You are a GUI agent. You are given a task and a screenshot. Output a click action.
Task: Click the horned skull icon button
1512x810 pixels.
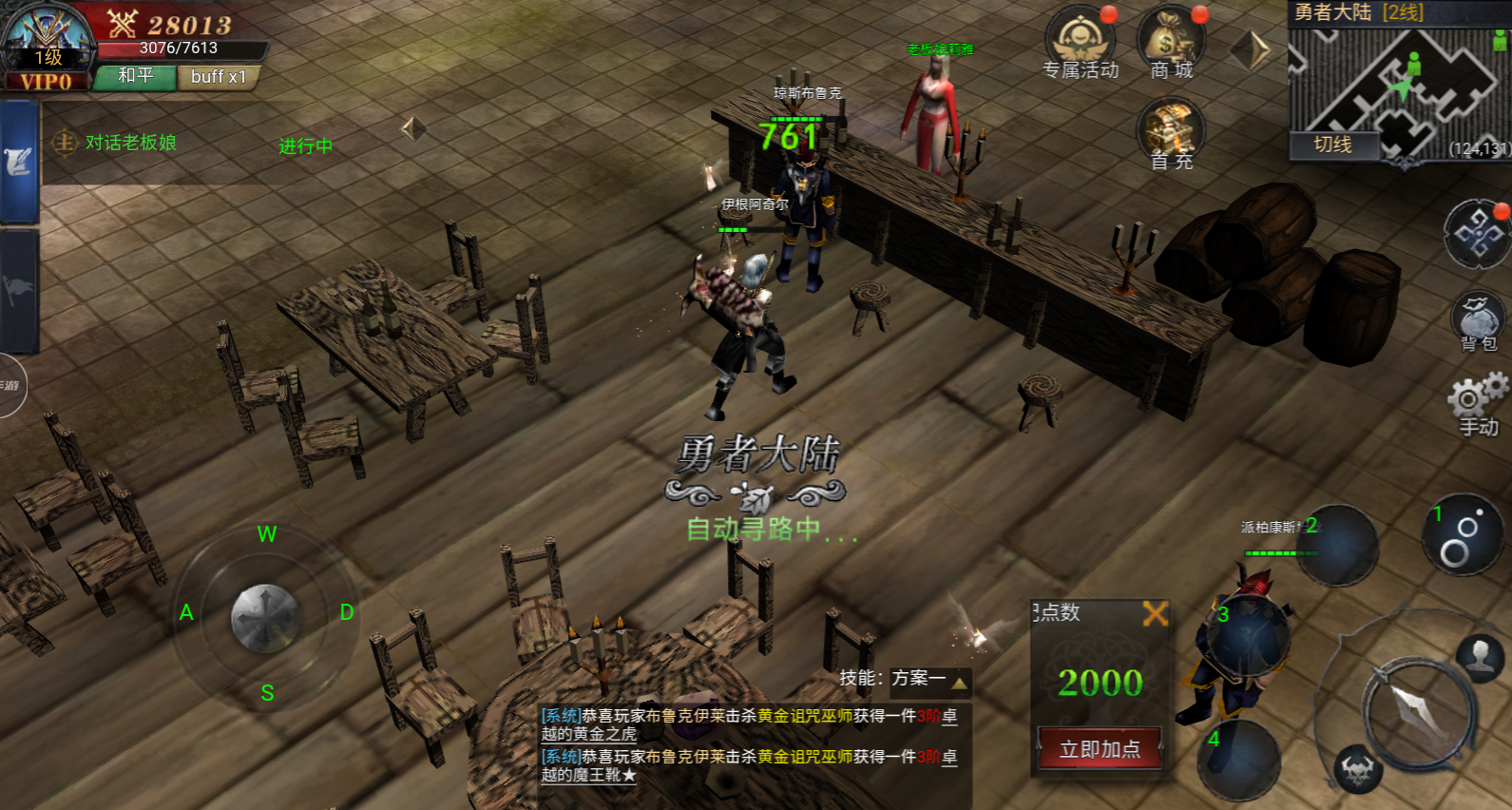(x=1358, y=769)
